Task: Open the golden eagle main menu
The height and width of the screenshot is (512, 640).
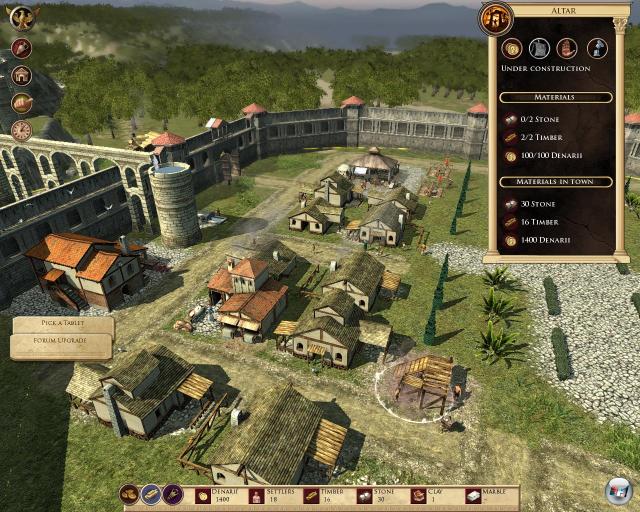Action: tap(20, 18)
